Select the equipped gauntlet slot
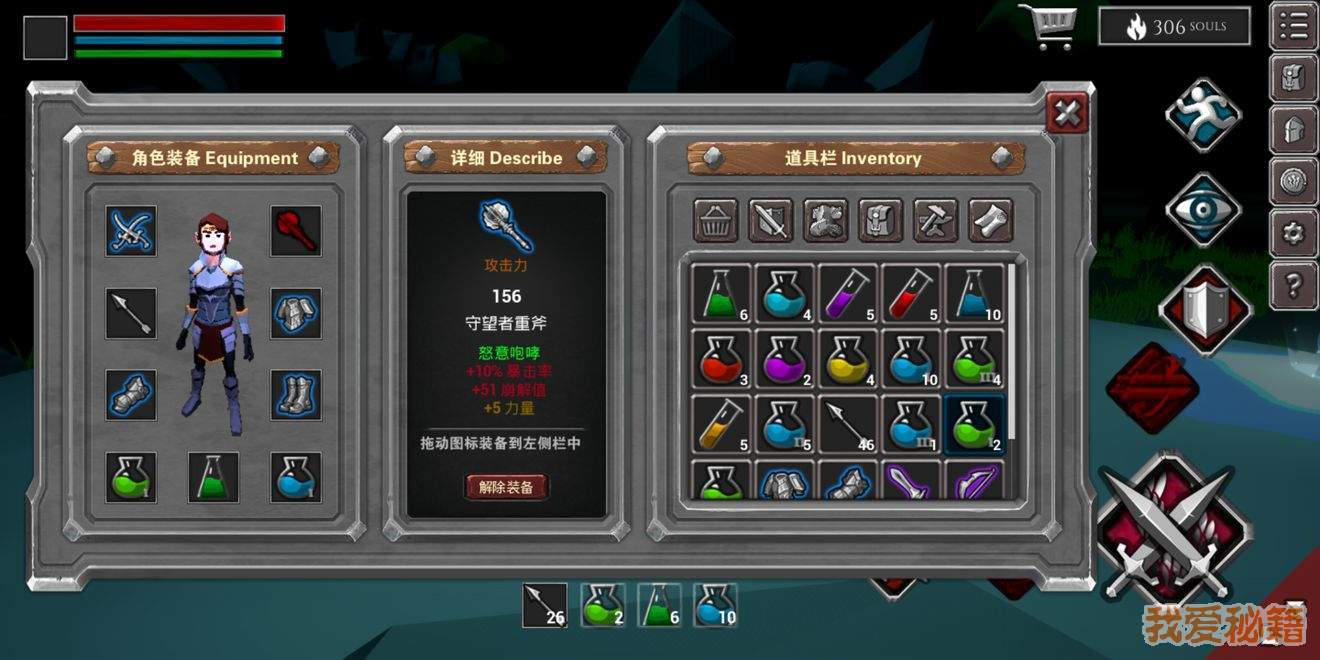This screenshot has width=1320, height=660. 131,395
